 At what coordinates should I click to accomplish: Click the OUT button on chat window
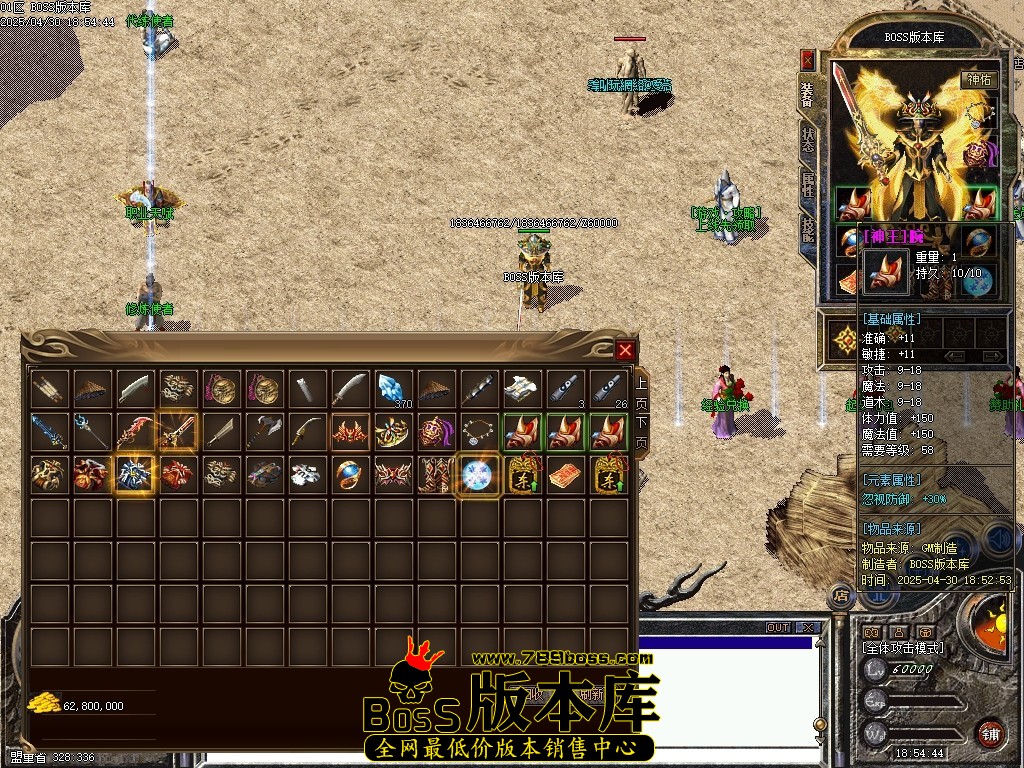(777, 628)
